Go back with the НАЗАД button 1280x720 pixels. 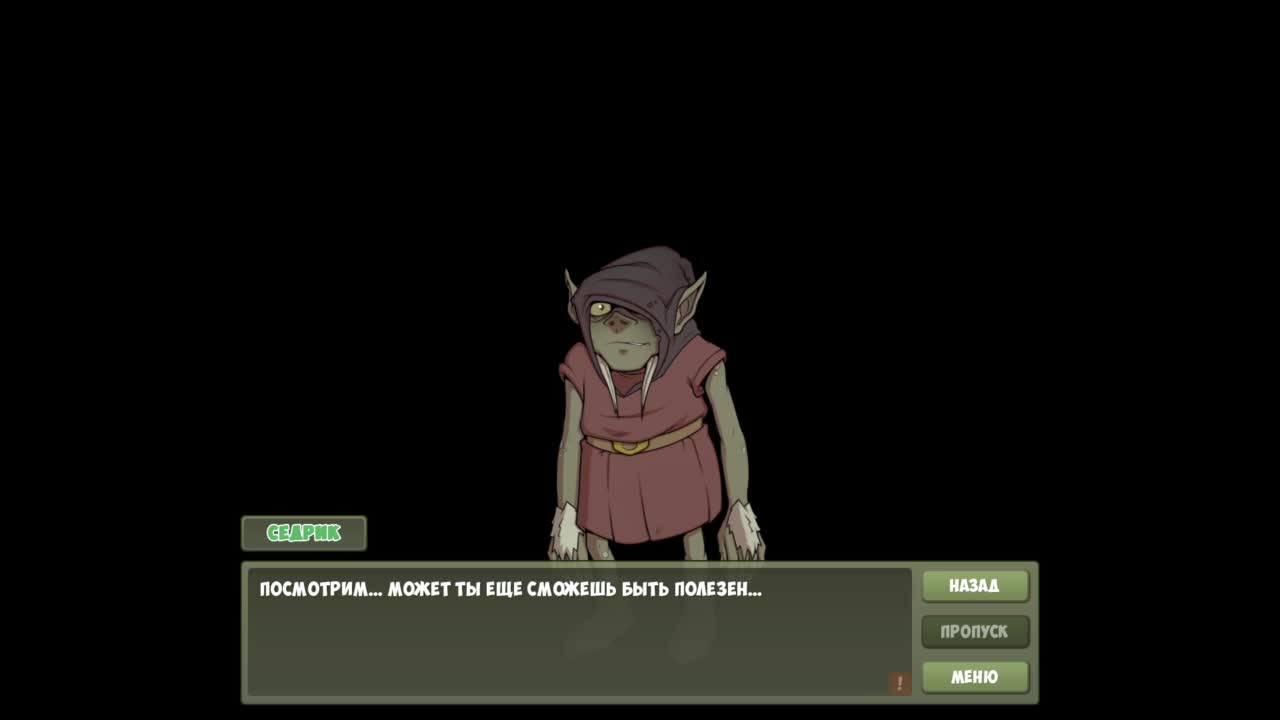coord(975,586)
